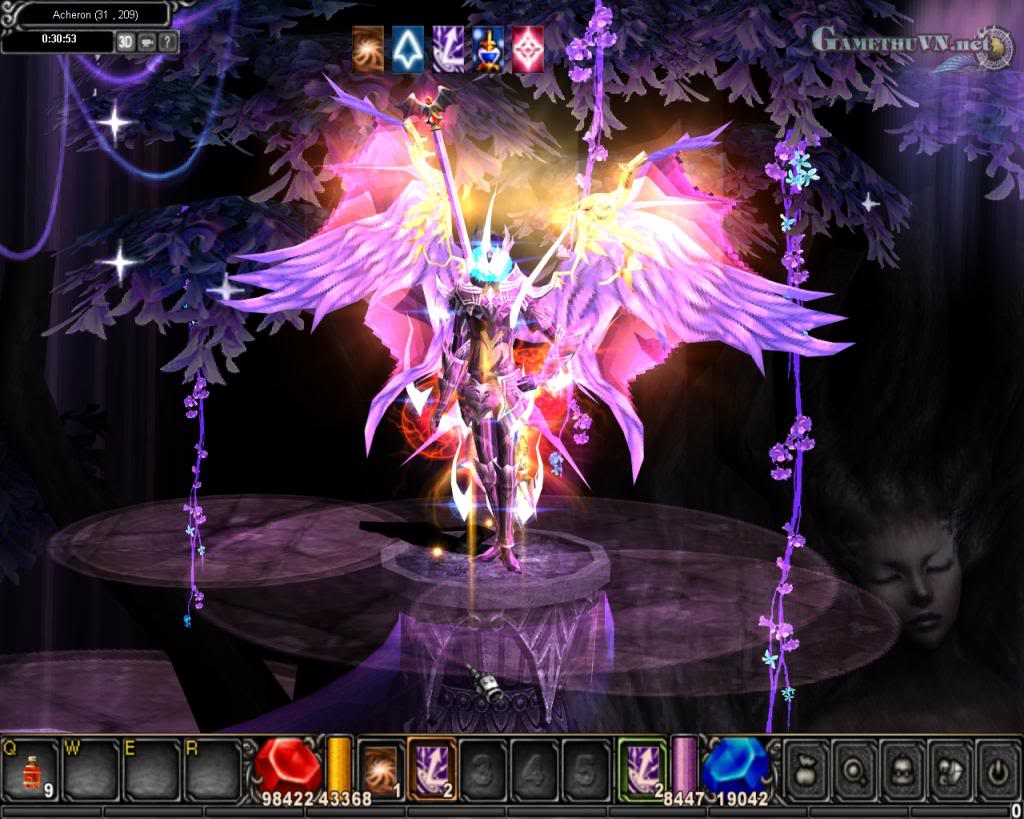Screen dimensions: 1024x819
Task: Select the red diamond buff icon
Action: click(528, 49)
